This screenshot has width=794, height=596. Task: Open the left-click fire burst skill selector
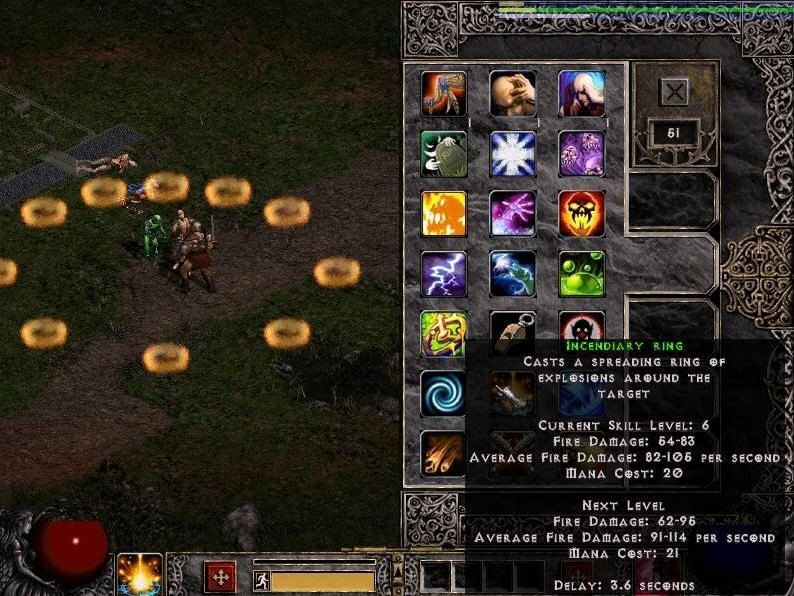pos(140,574)
